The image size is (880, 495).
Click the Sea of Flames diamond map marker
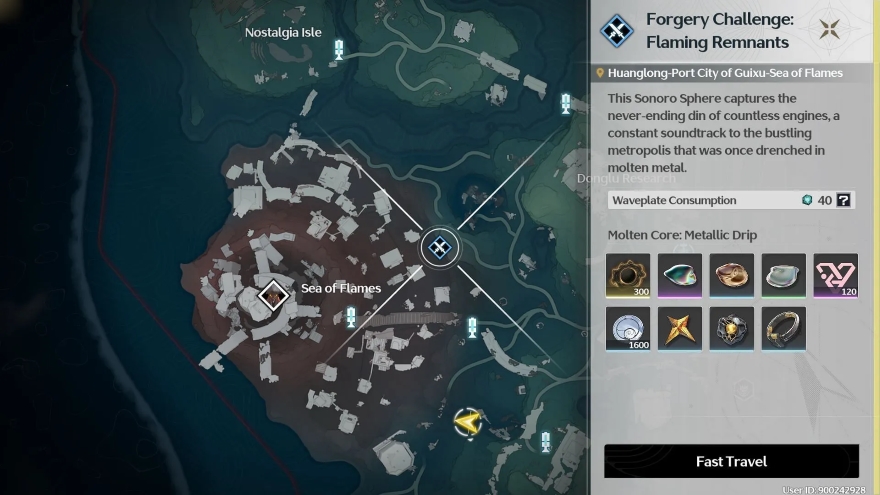point(273,295)
